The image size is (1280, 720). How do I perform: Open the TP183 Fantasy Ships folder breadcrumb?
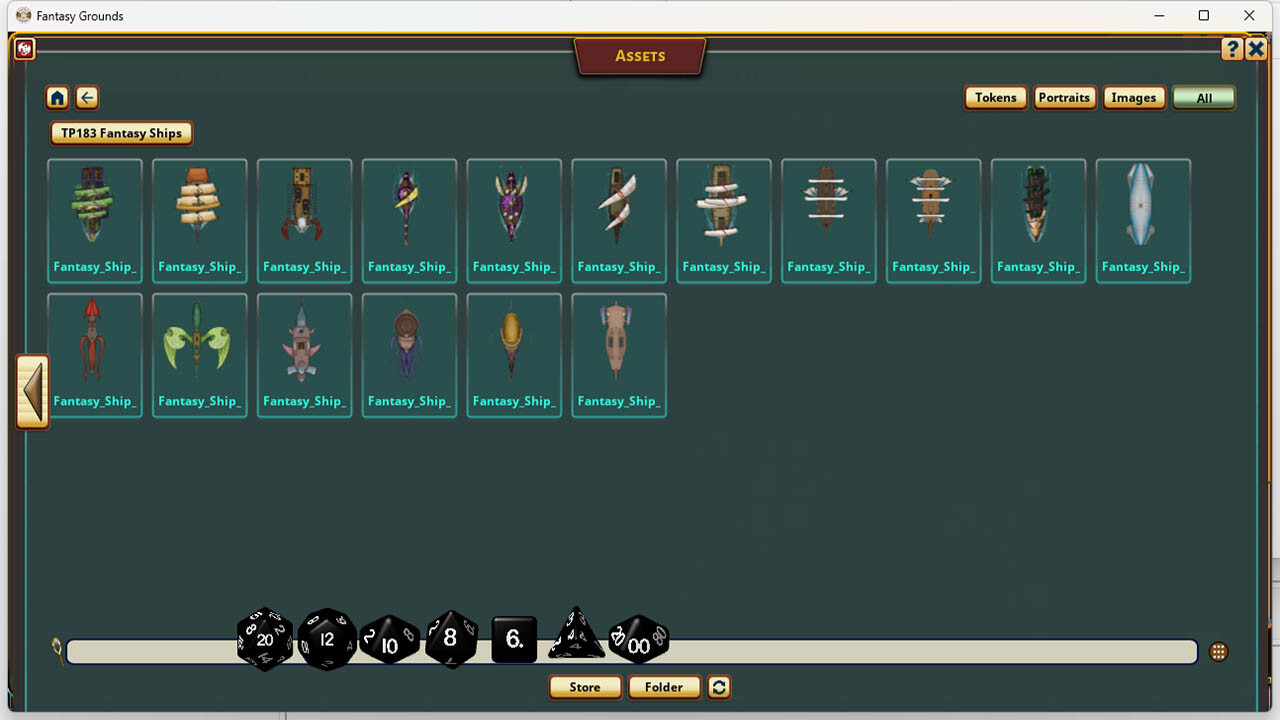tap(121, 133)
